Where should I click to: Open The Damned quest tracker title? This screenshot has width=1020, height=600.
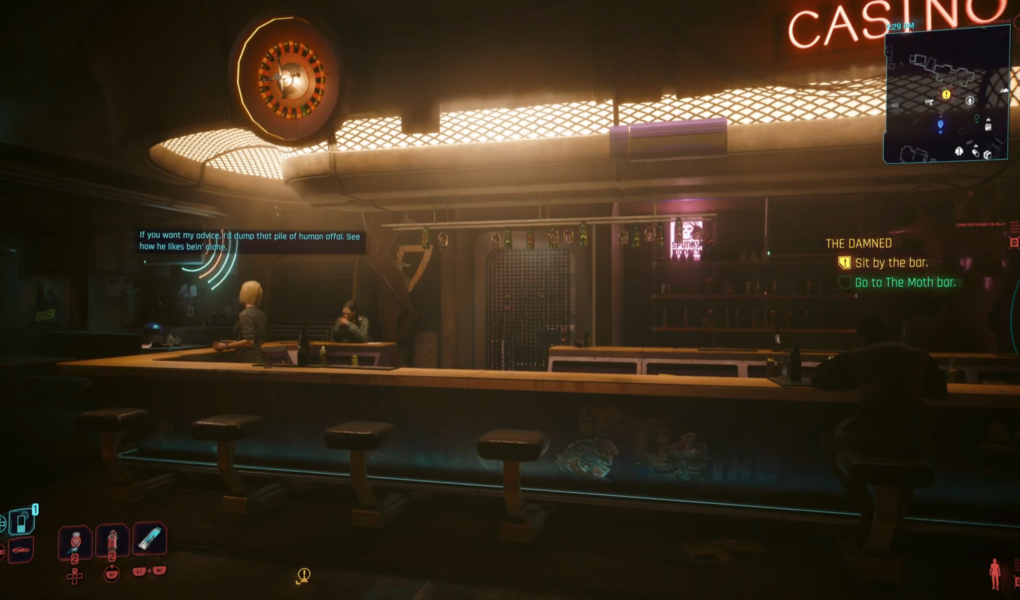(x=858, y=243)
